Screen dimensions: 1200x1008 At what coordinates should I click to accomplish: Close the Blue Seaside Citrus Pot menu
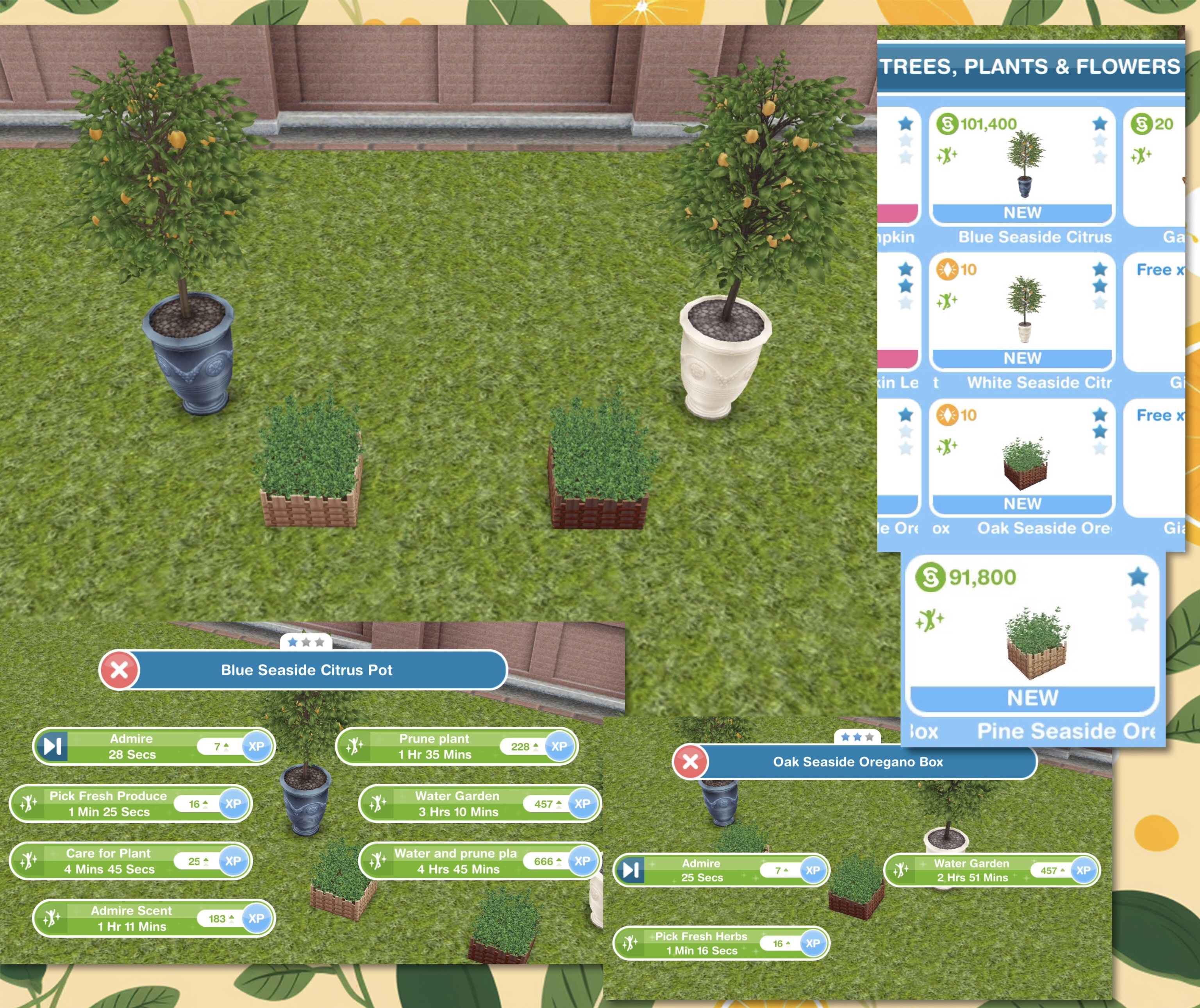(120, 670)
